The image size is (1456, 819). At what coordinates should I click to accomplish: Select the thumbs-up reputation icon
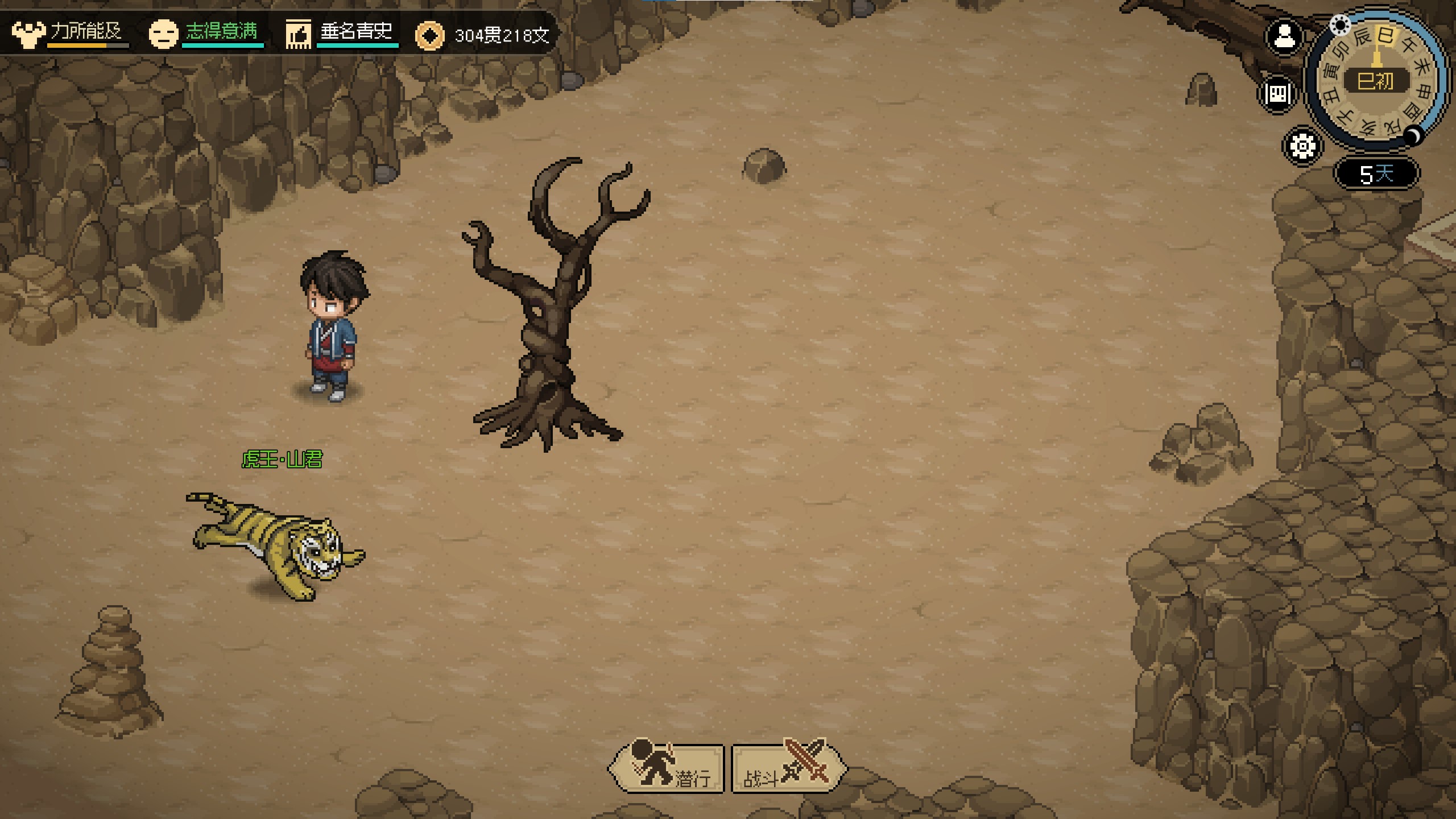click(298, 34)
